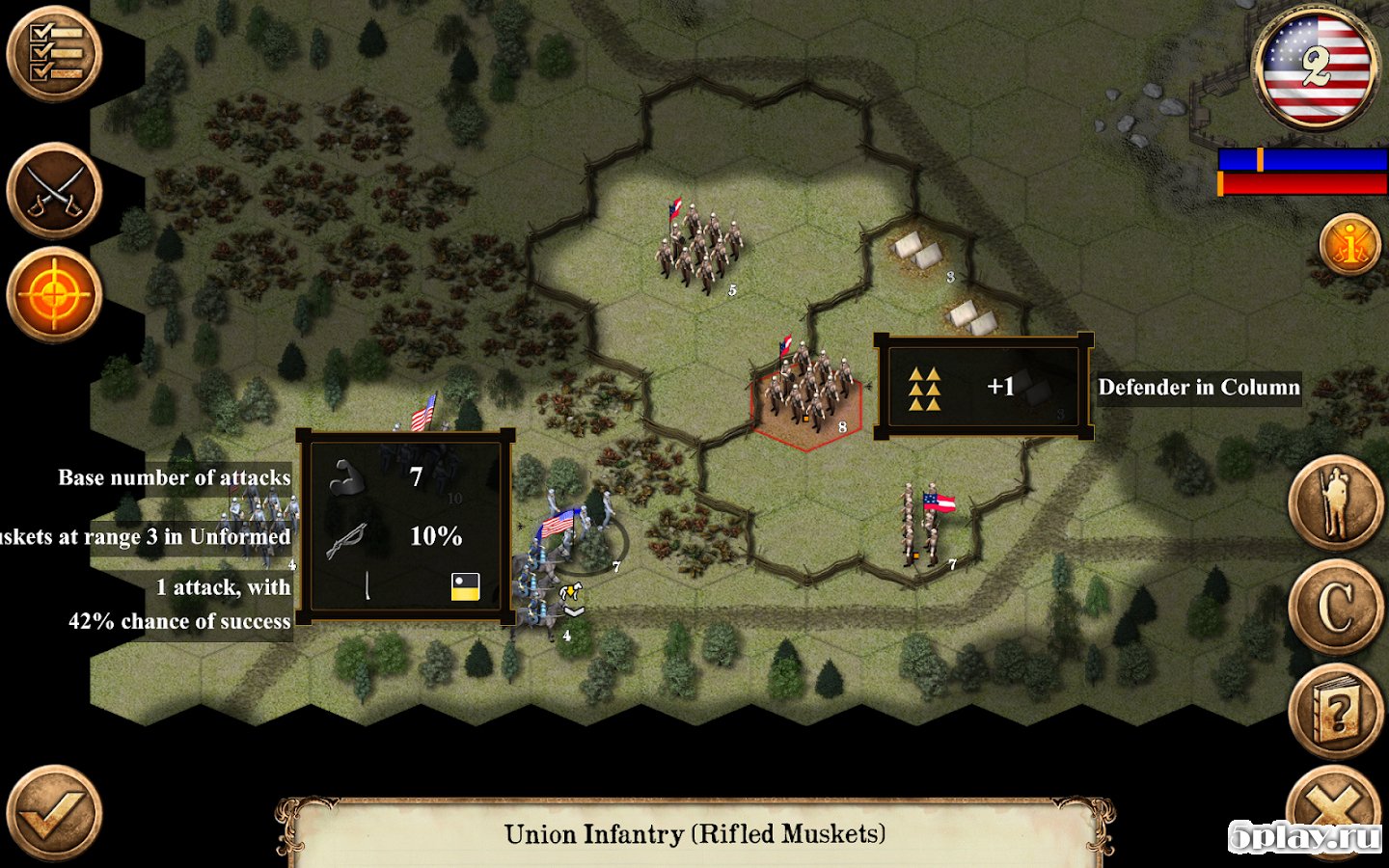Open the question mark help book
Image resolution: width=1389 pixels, height=868 pixels.
pyautogui.click(x=1336, y=712)
